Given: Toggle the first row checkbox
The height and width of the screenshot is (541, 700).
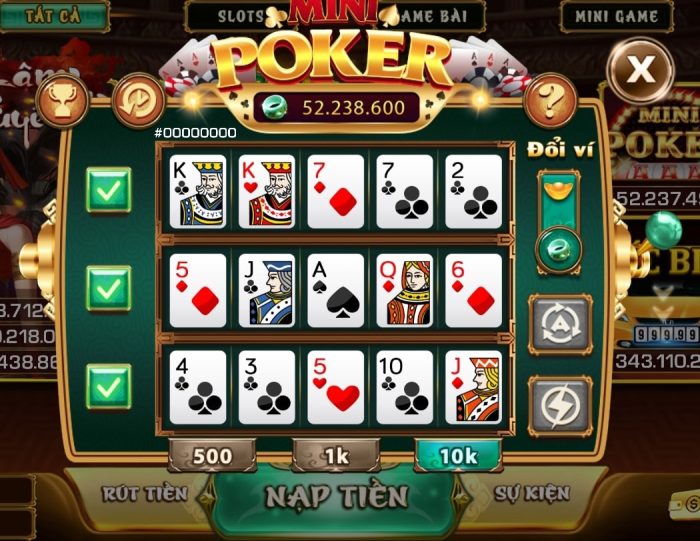Looking at the screenshot, I should (x=108, y=190).
